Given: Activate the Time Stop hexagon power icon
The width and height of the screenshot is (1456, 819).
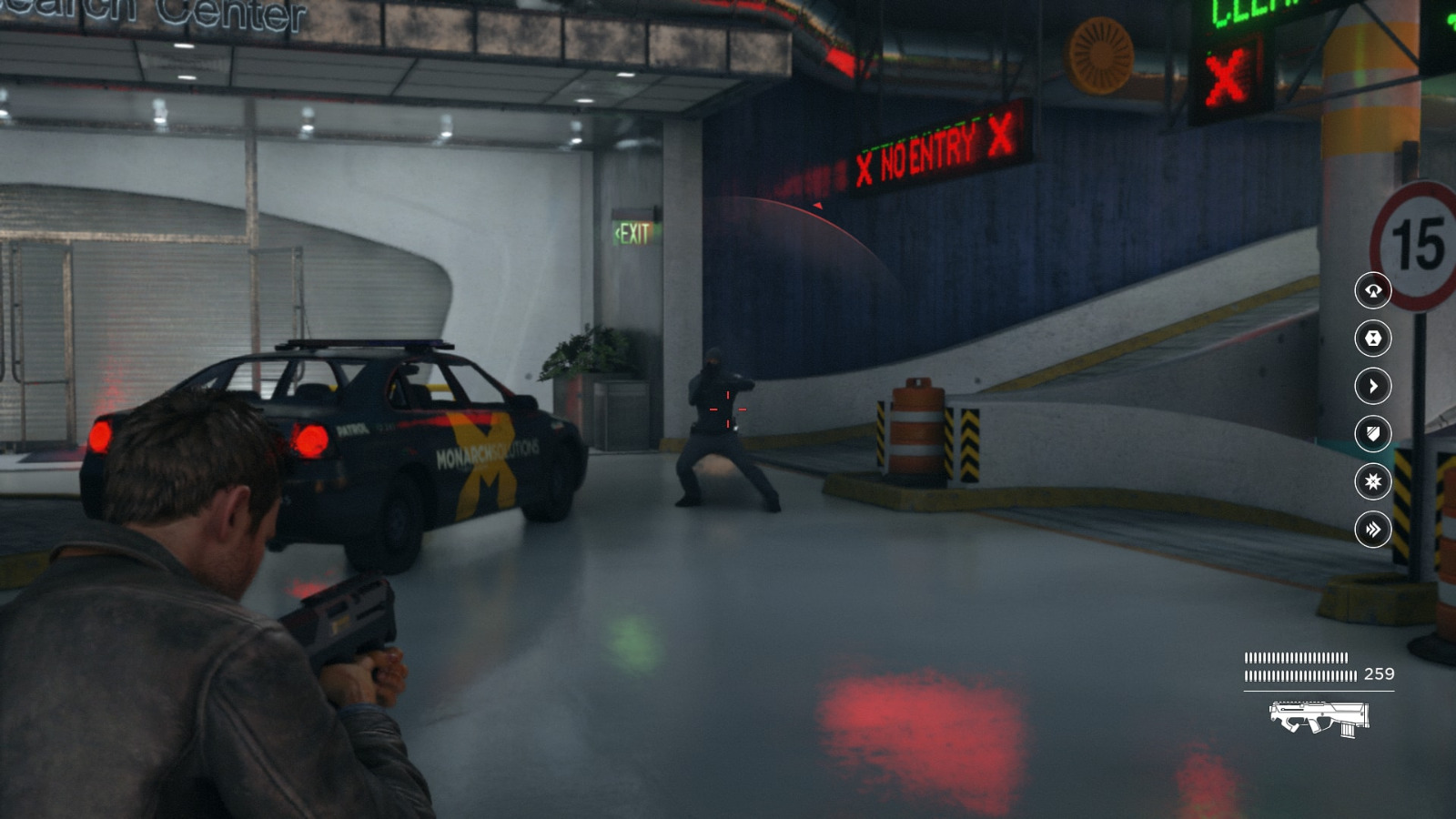Looking at the screenshot, I should [1374, 339].
